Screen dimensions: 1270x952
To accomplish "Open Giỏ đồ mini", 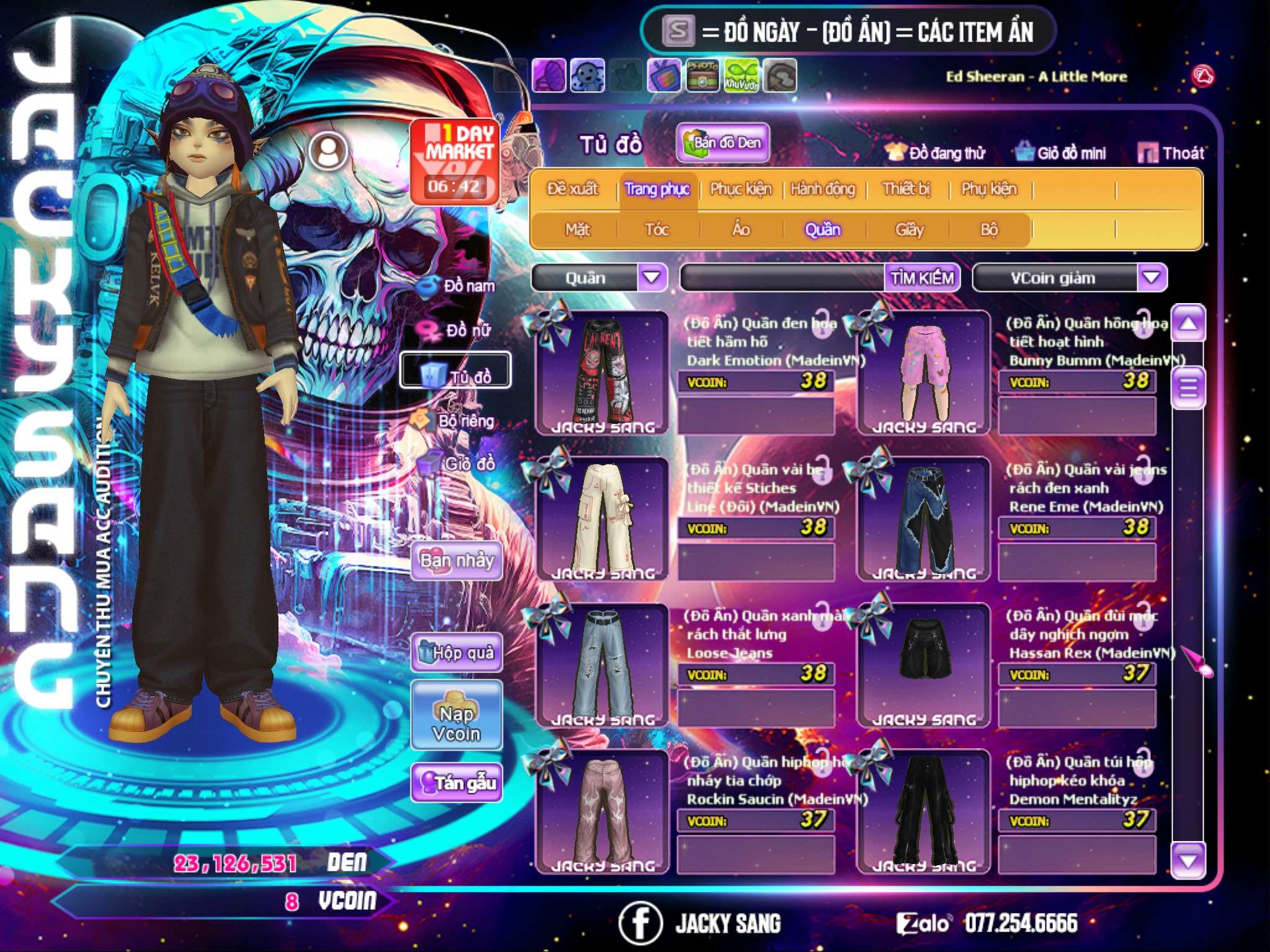I will click(1060, 153).
